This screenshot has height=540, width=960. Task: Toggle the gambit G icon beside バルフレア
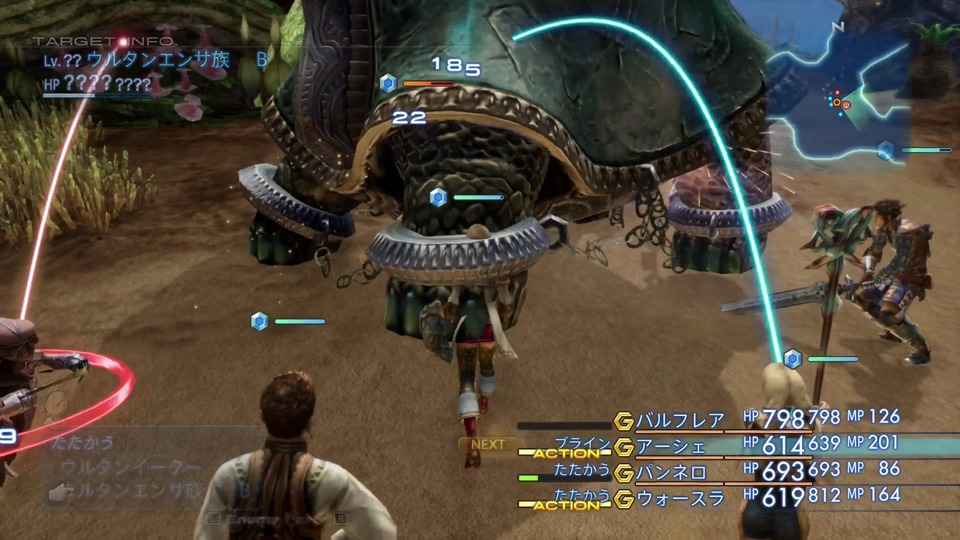[x=624, y=420]
